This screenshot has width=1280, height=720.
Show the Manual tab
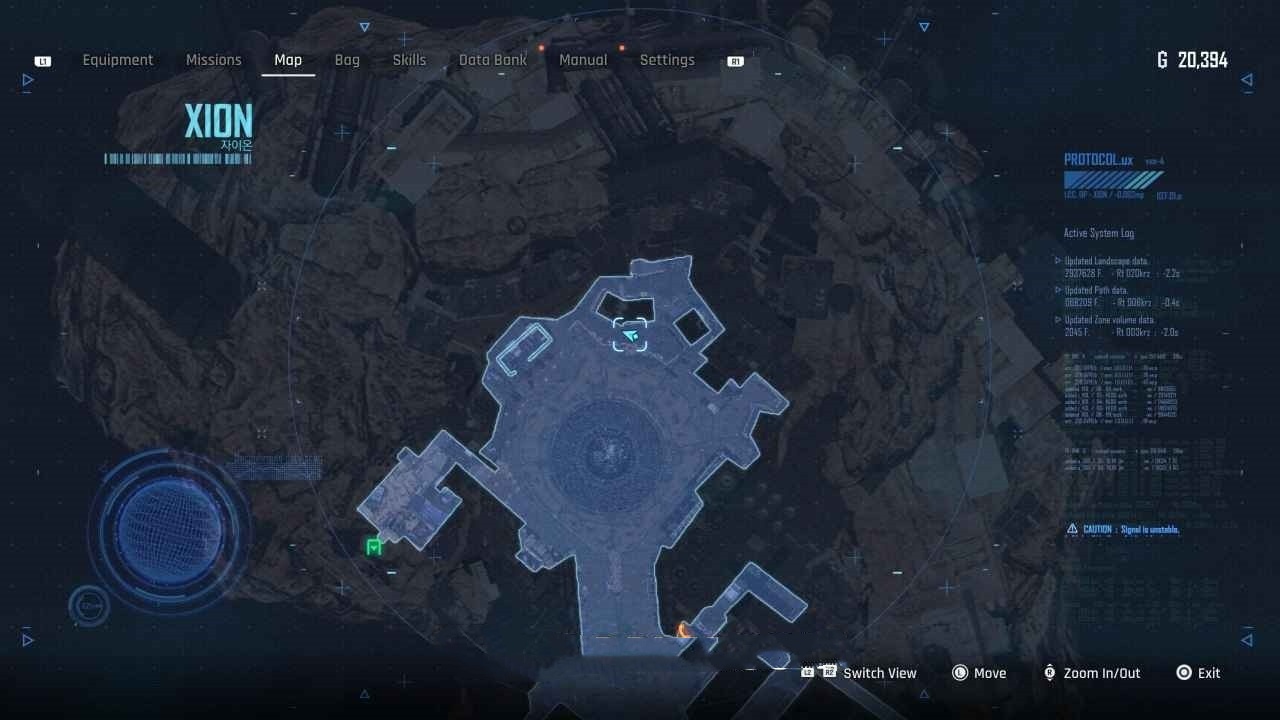pyautogui.click(x=583, y=60)
